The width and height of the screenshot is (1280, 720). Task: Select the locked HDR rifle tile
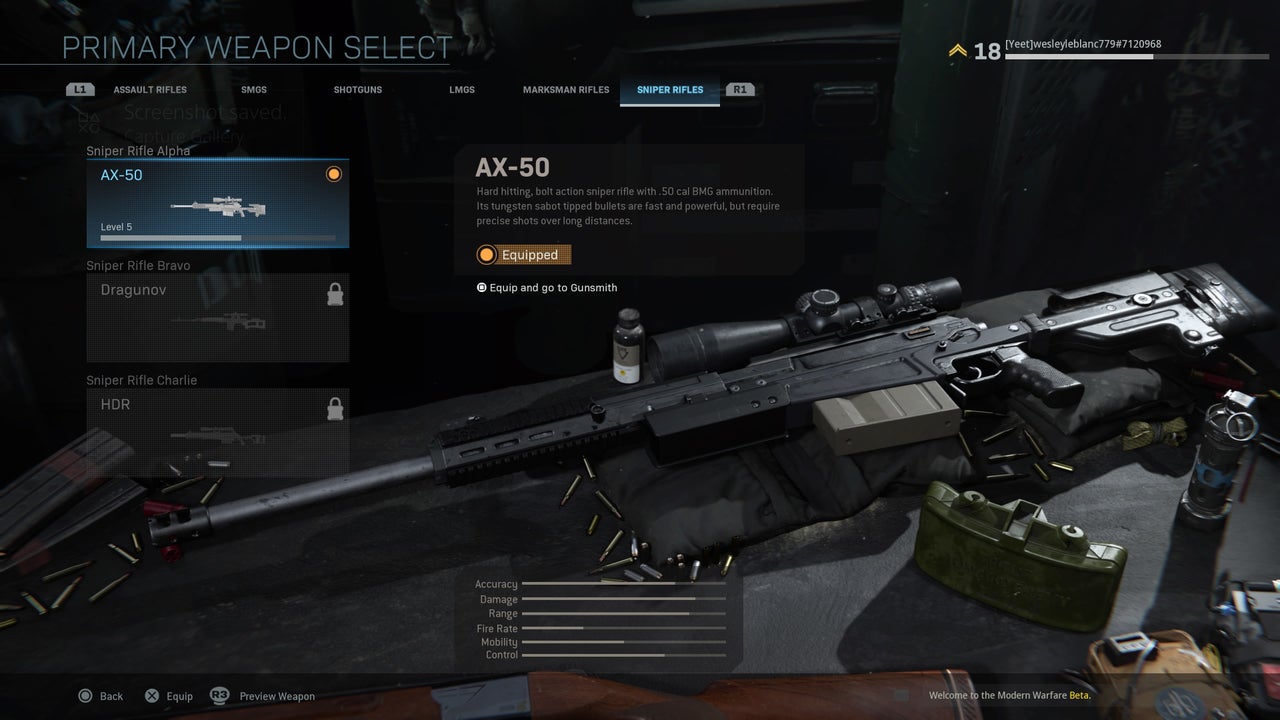(x=218, y=432)
